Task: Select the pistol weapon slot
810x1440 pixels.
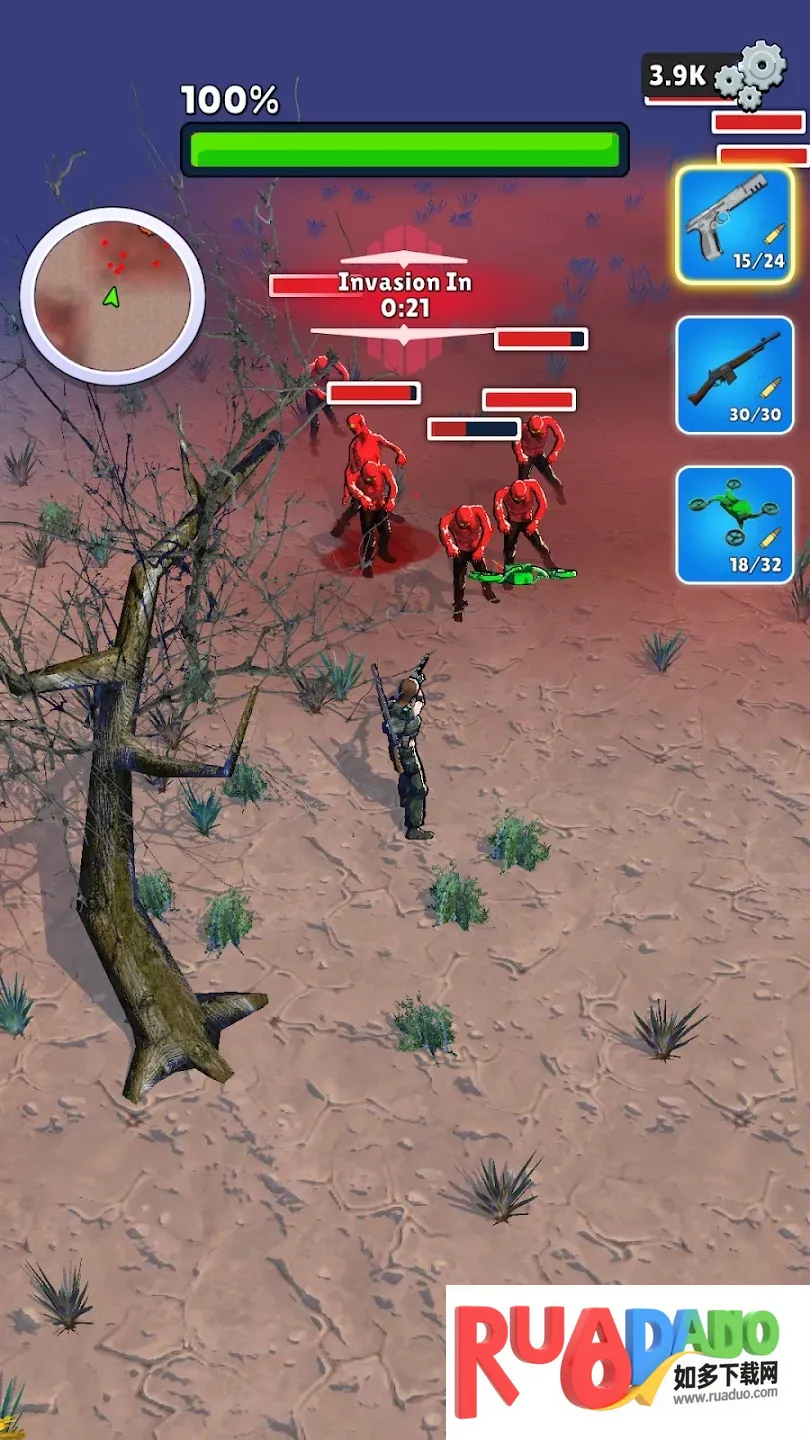Action: coord(734,226)
